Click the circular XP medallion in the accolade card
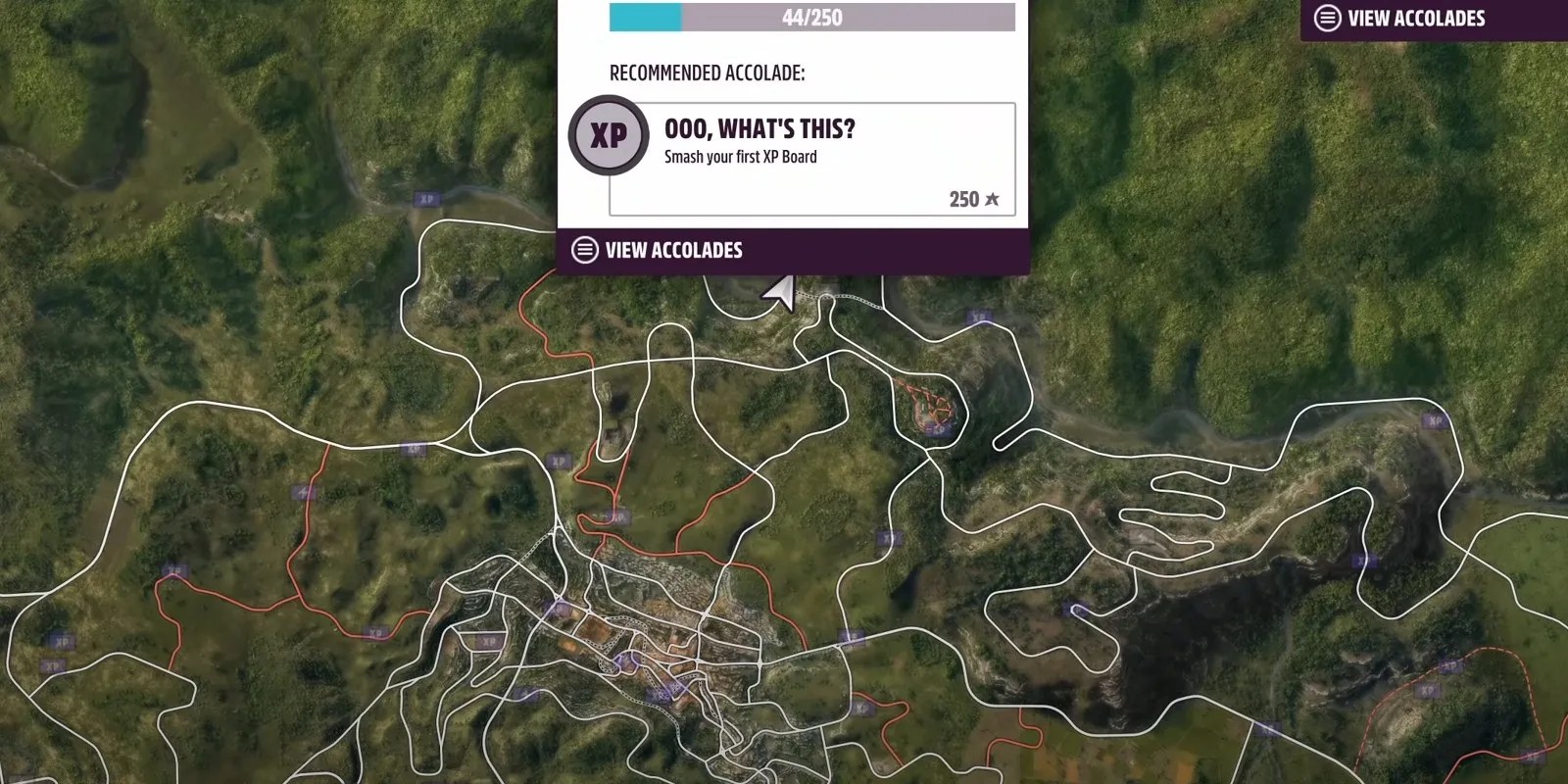The height and width of the screenshot is (784, 1568). pos(608,134)
